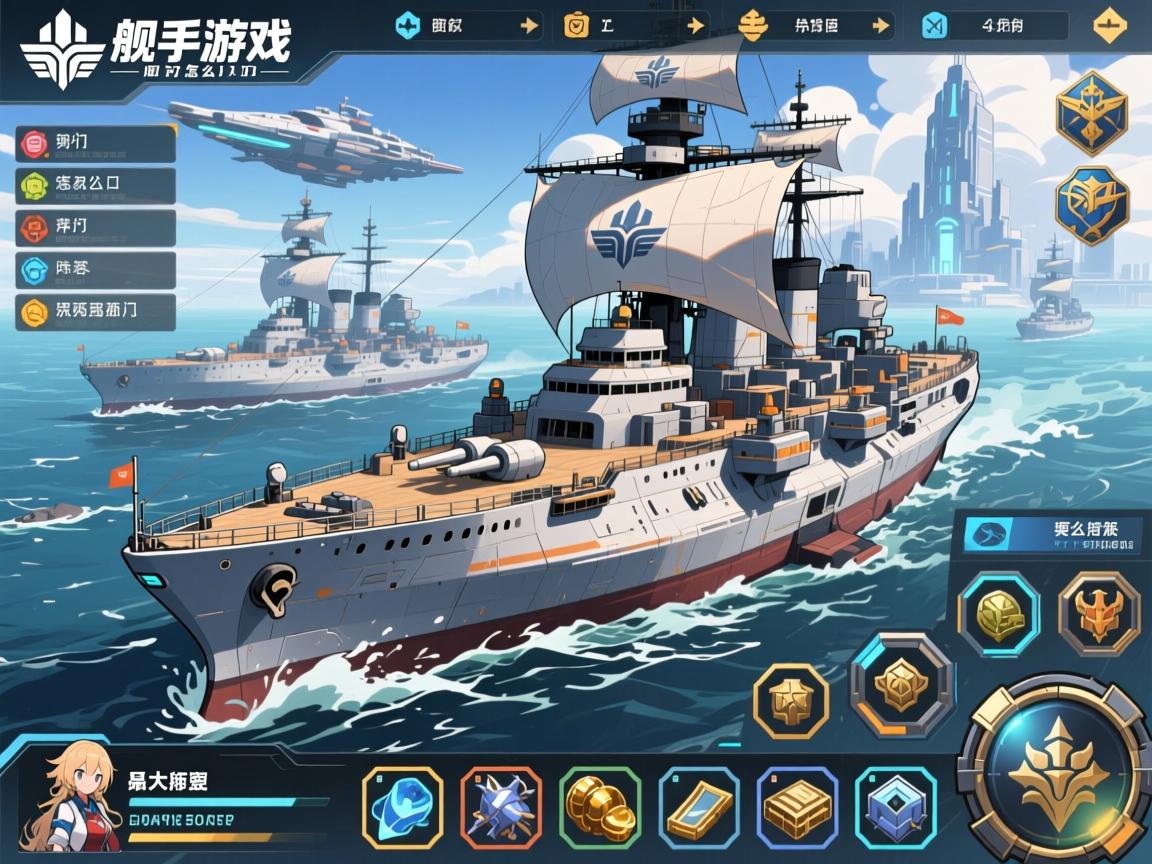Open the blue shield hexagon badge
The image size is (1152, 864).
coord(1092,205)
